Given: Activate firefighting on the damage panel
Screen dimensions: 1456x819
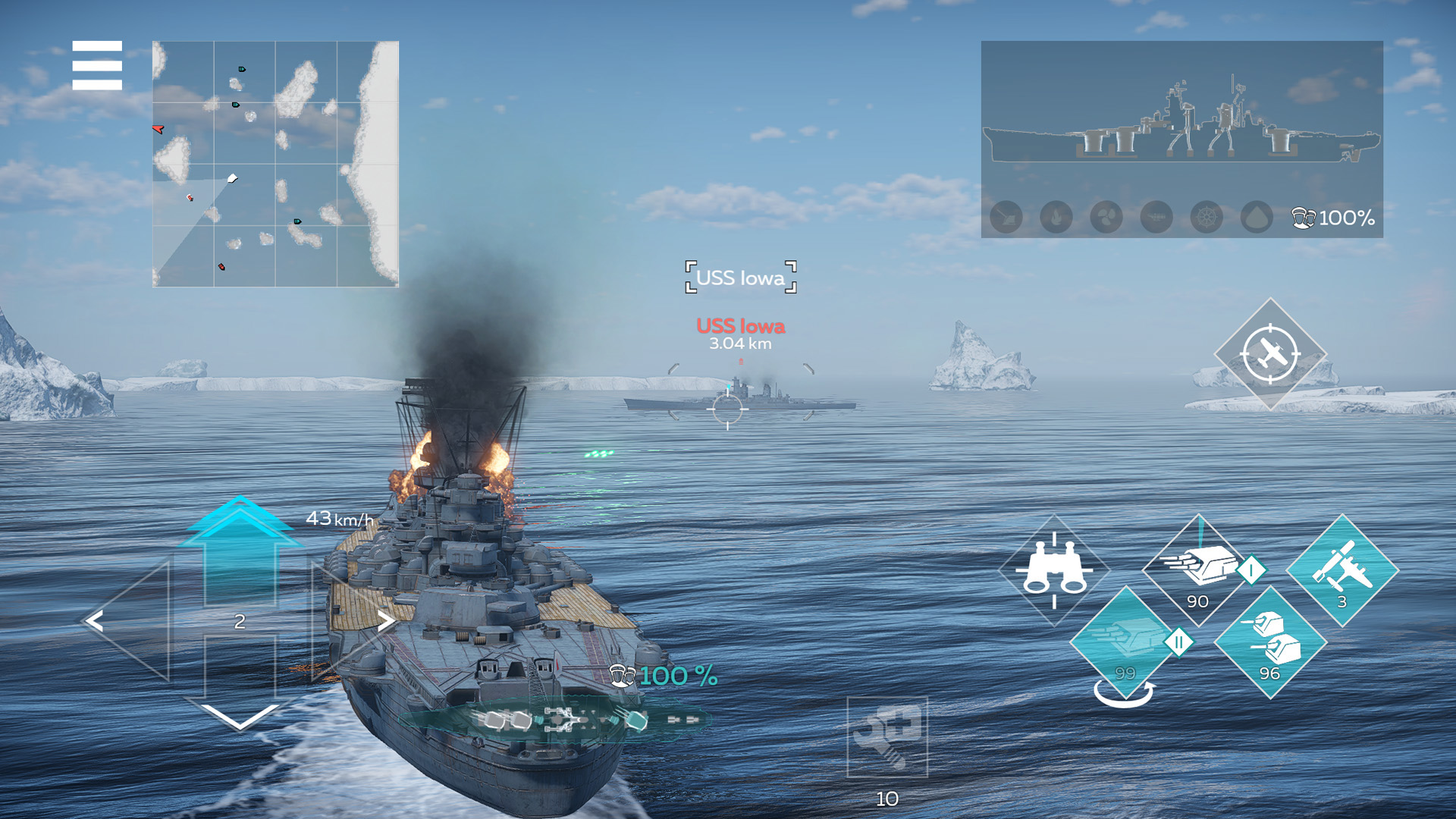Looking at the screenshot, I should click(1056, 217).
